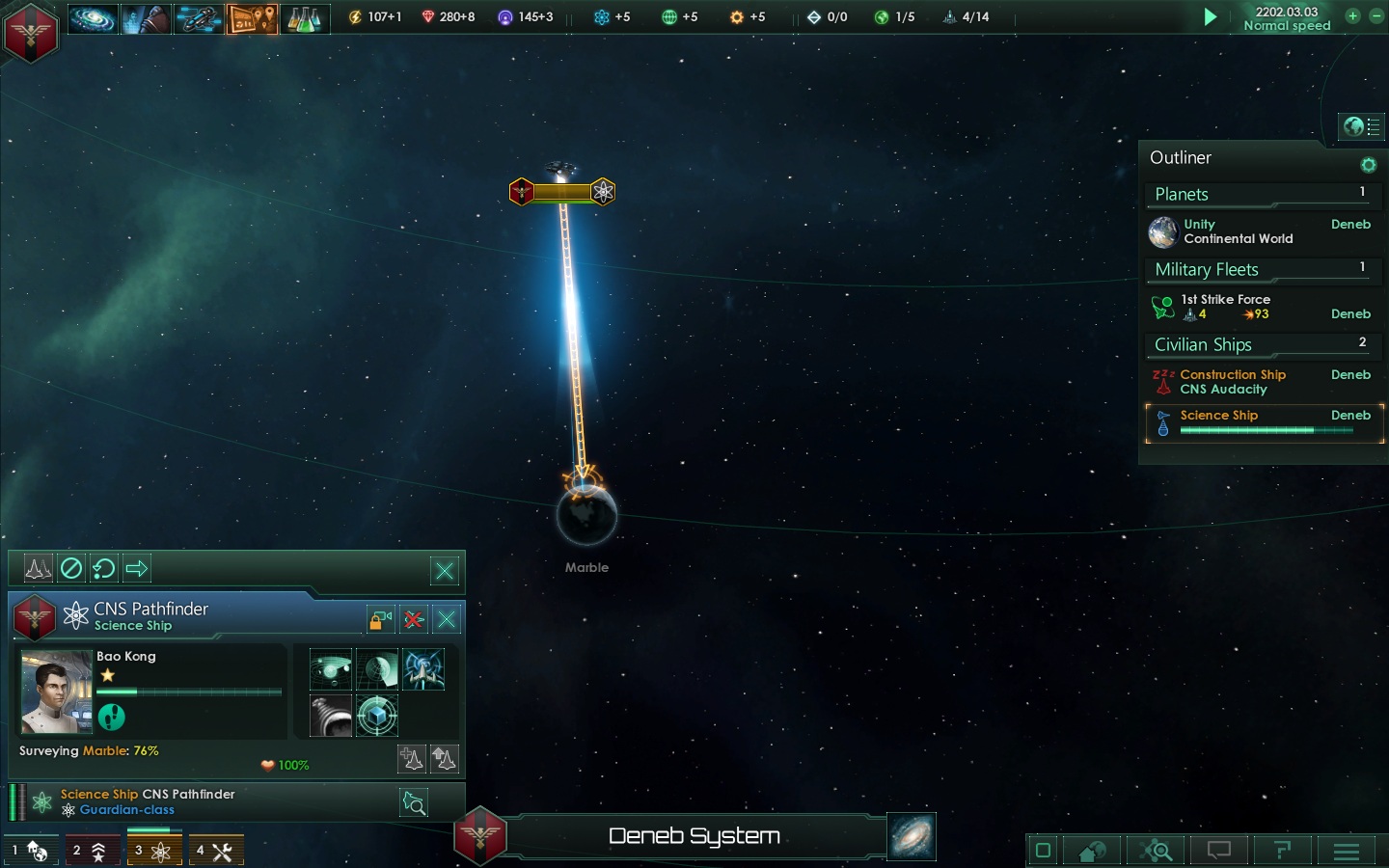Select control group 4
The height and width of the screenshot is (868, 1389).
coord(215,851)
